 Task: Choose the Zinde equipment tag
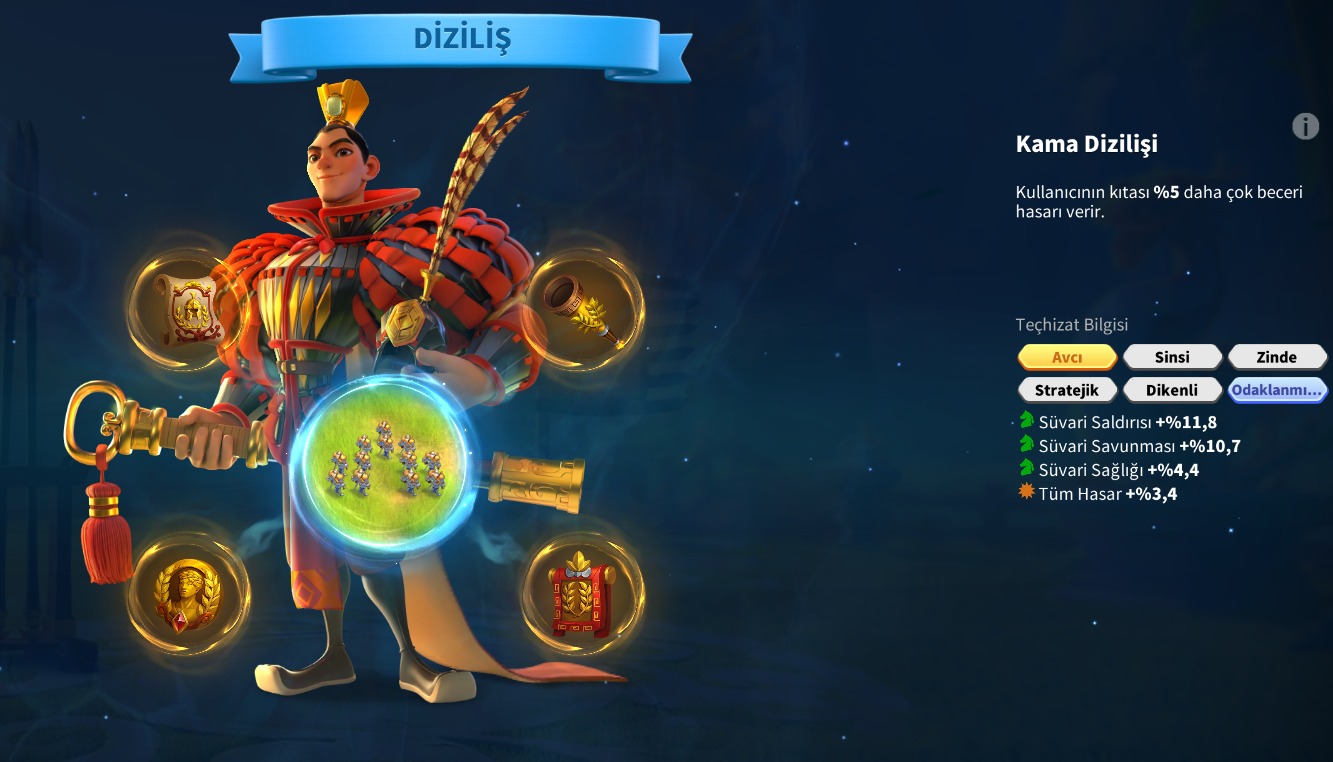point(1277,357)
